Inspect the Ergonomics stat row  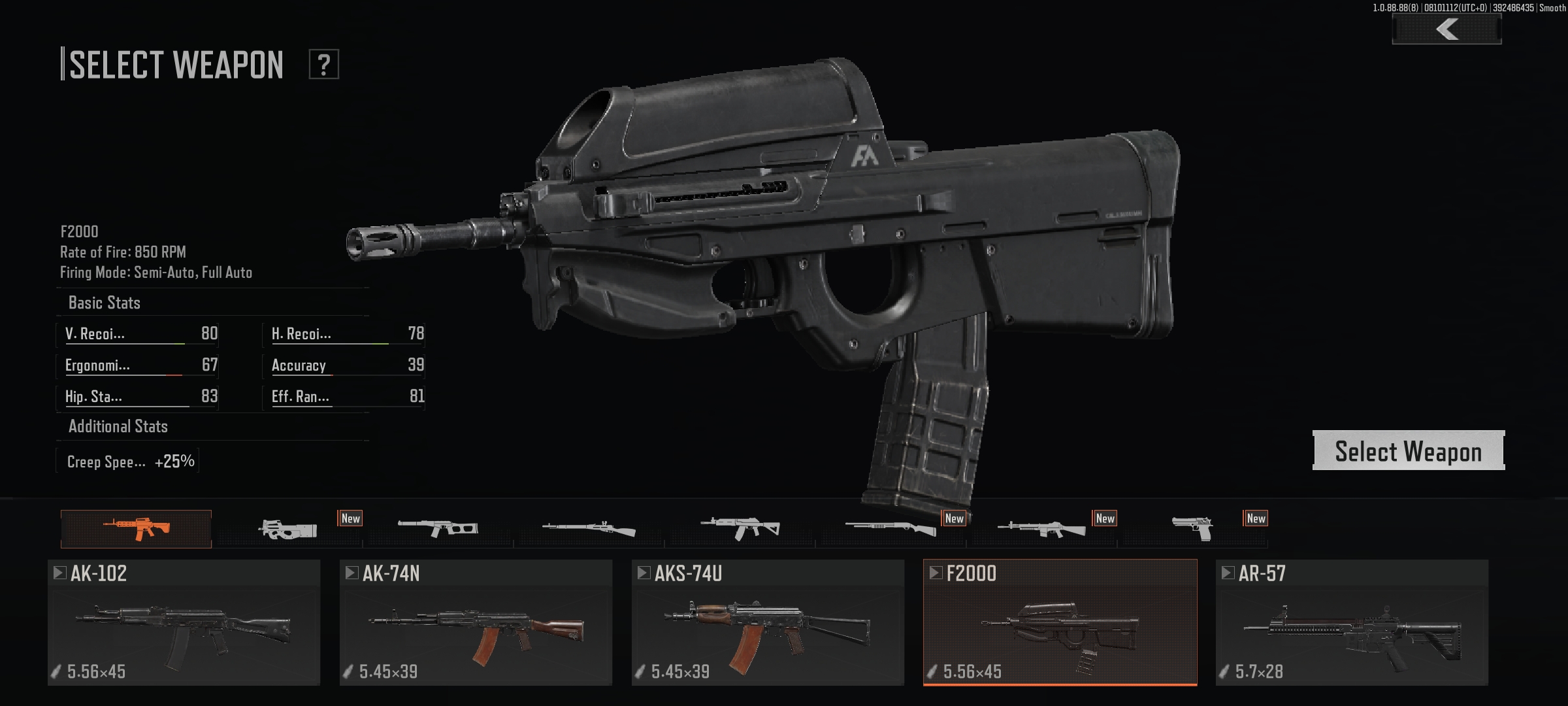pos(138,365)
